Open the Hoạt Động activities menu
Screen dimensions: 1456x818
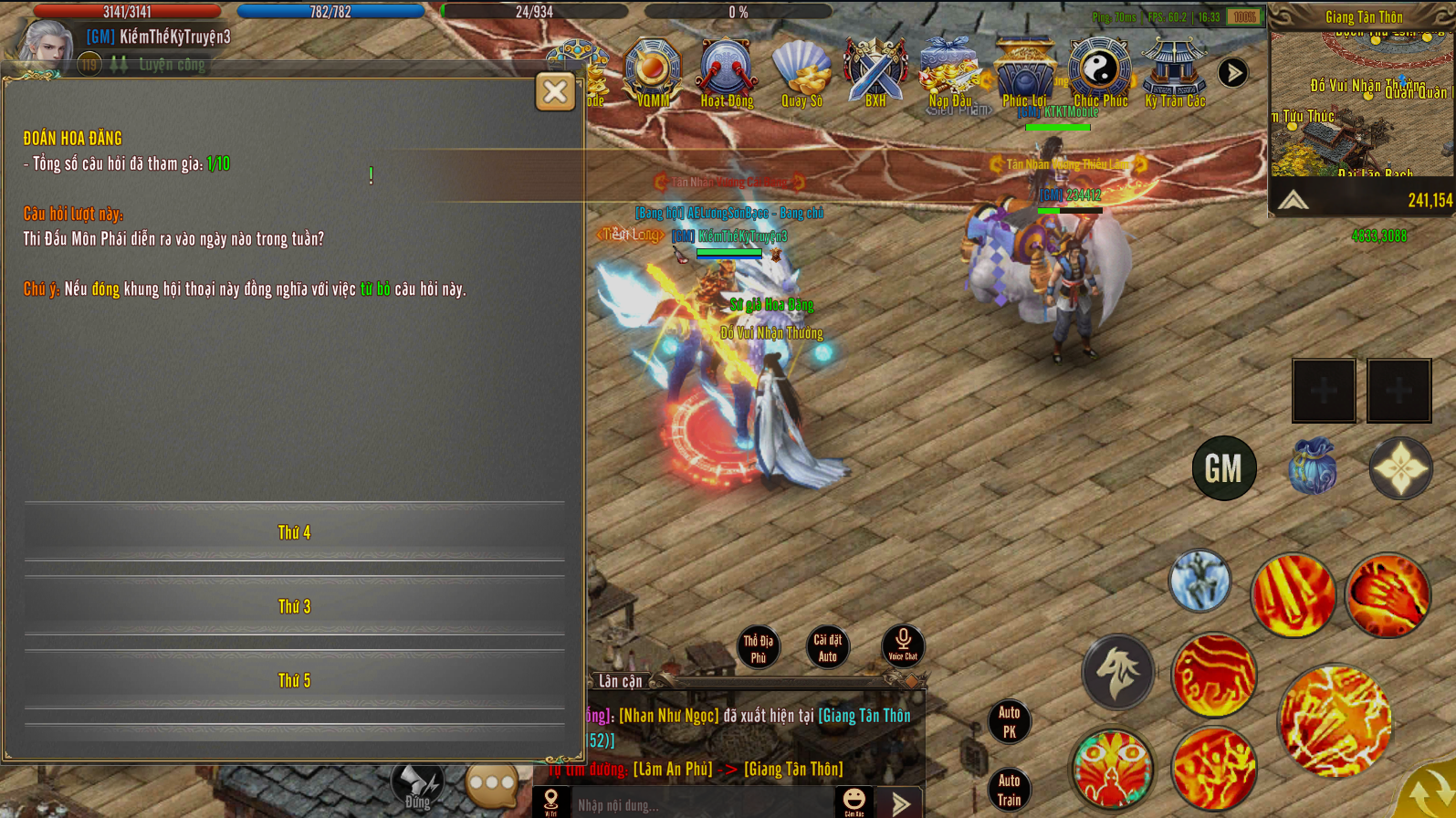(727, 72)
